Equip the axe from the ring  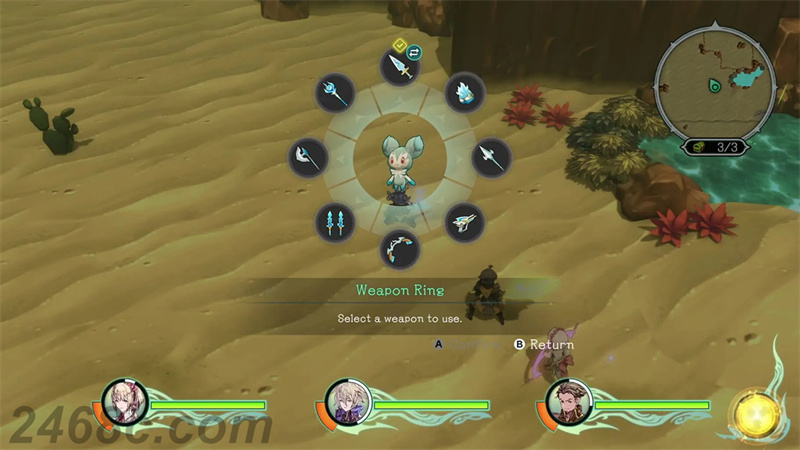pos(308,157)
